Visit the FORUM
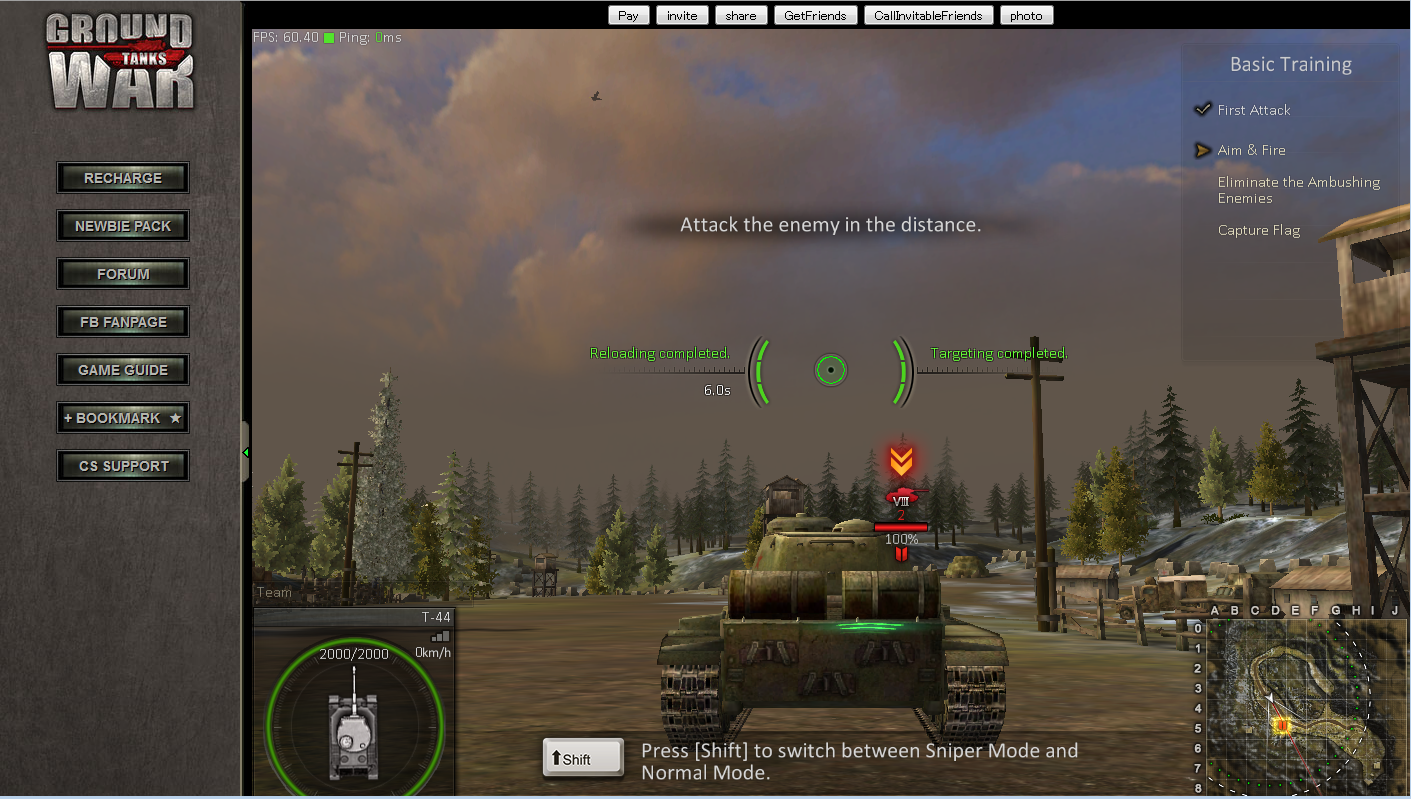The width and height of the screenshot is (1411, 799). pyautogui.click(x=123, y=274)
